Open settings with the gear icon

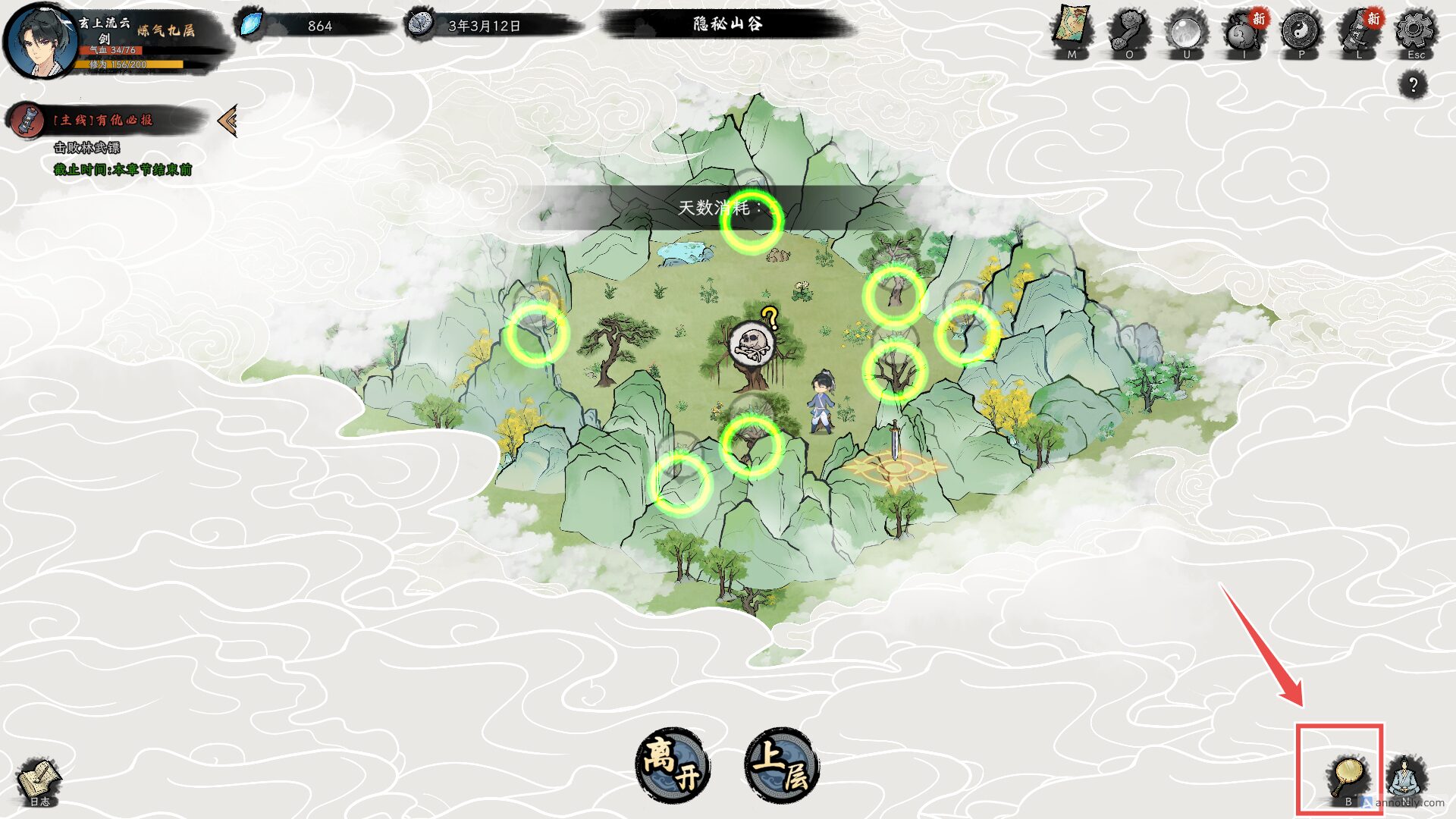[x=1415, y=32]
